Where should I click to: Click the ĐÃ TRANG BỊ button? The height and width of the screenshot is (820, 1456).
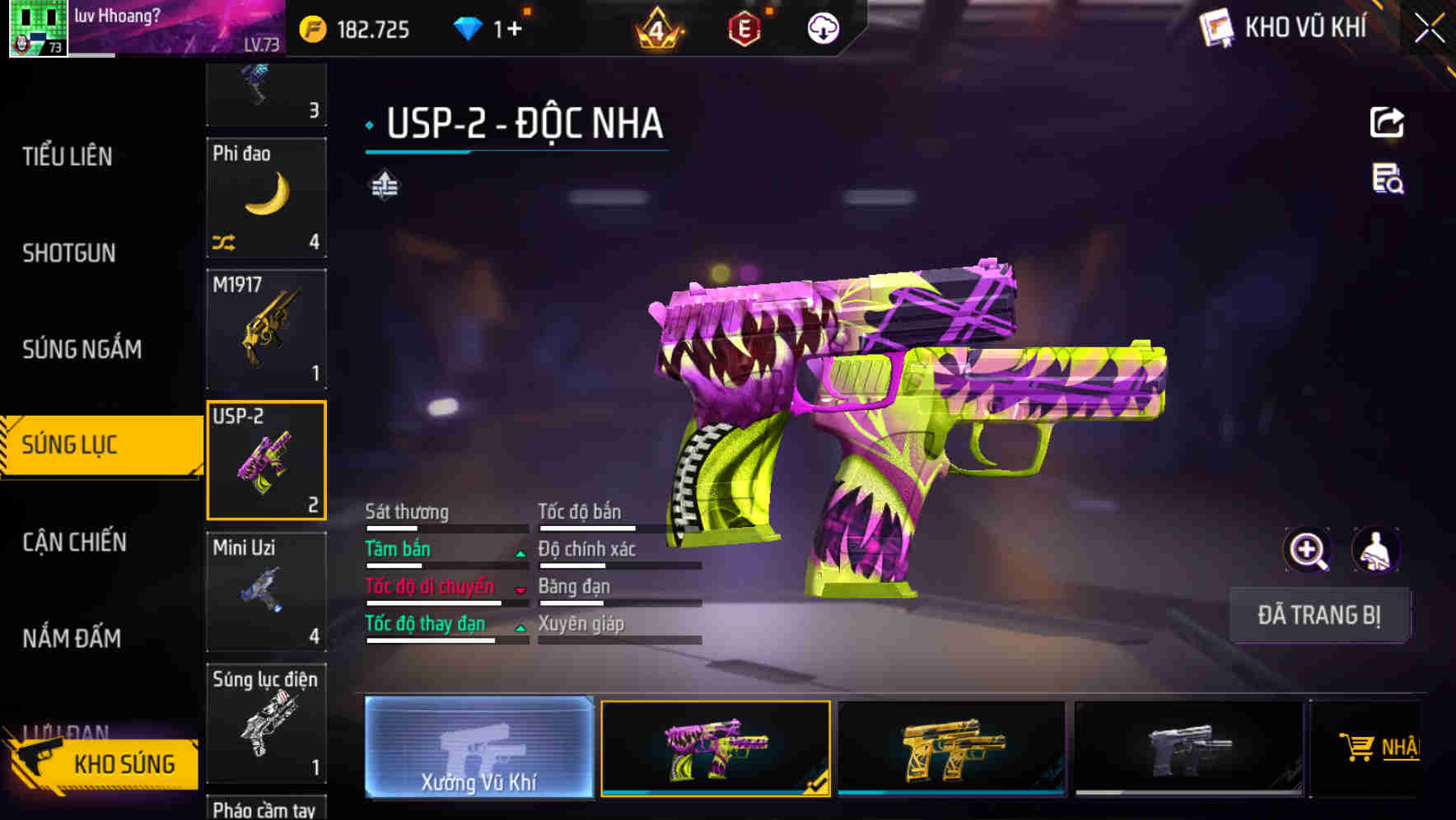[1320, 615]
